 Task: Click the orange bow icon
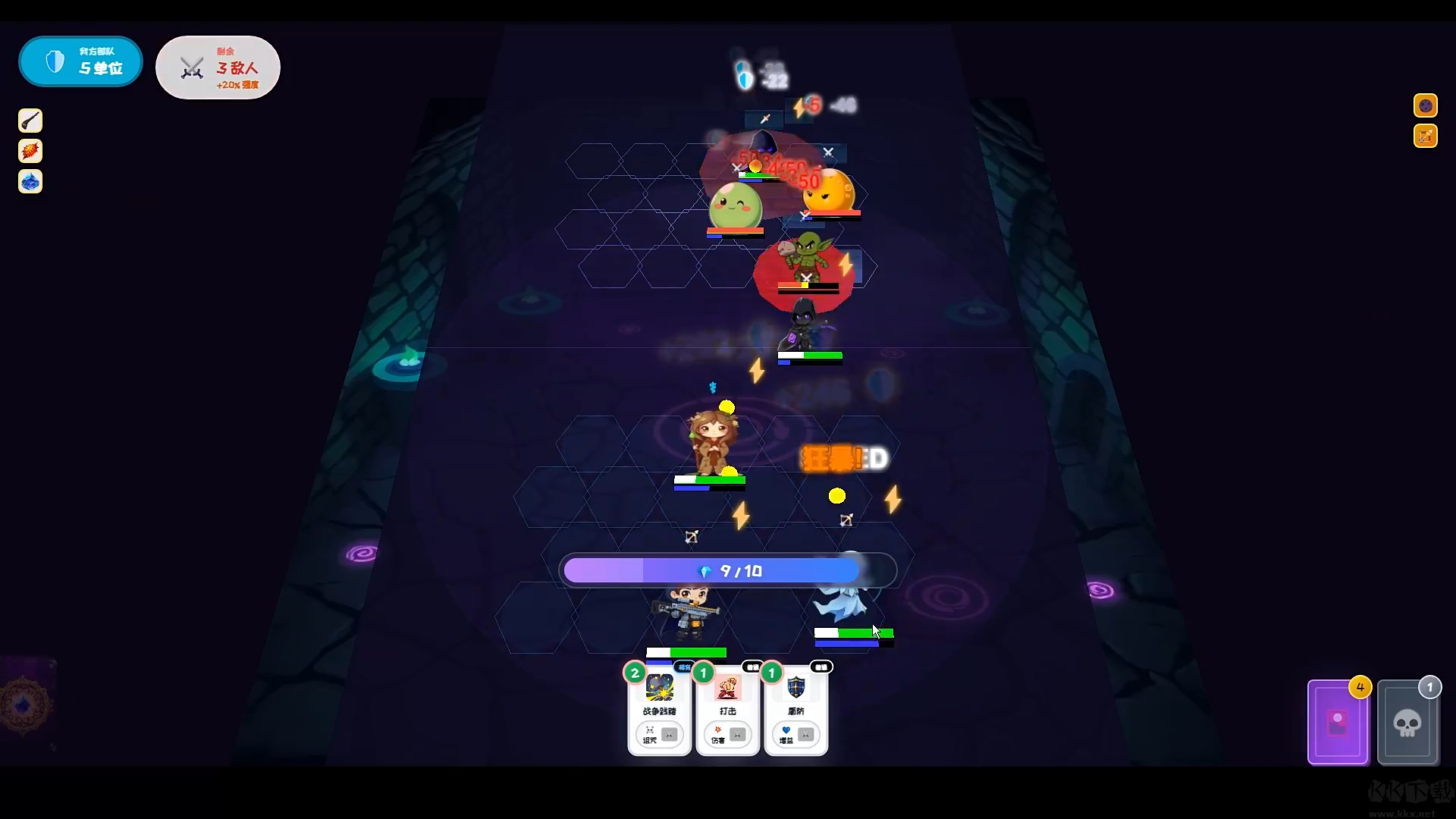click(1425, 136)
